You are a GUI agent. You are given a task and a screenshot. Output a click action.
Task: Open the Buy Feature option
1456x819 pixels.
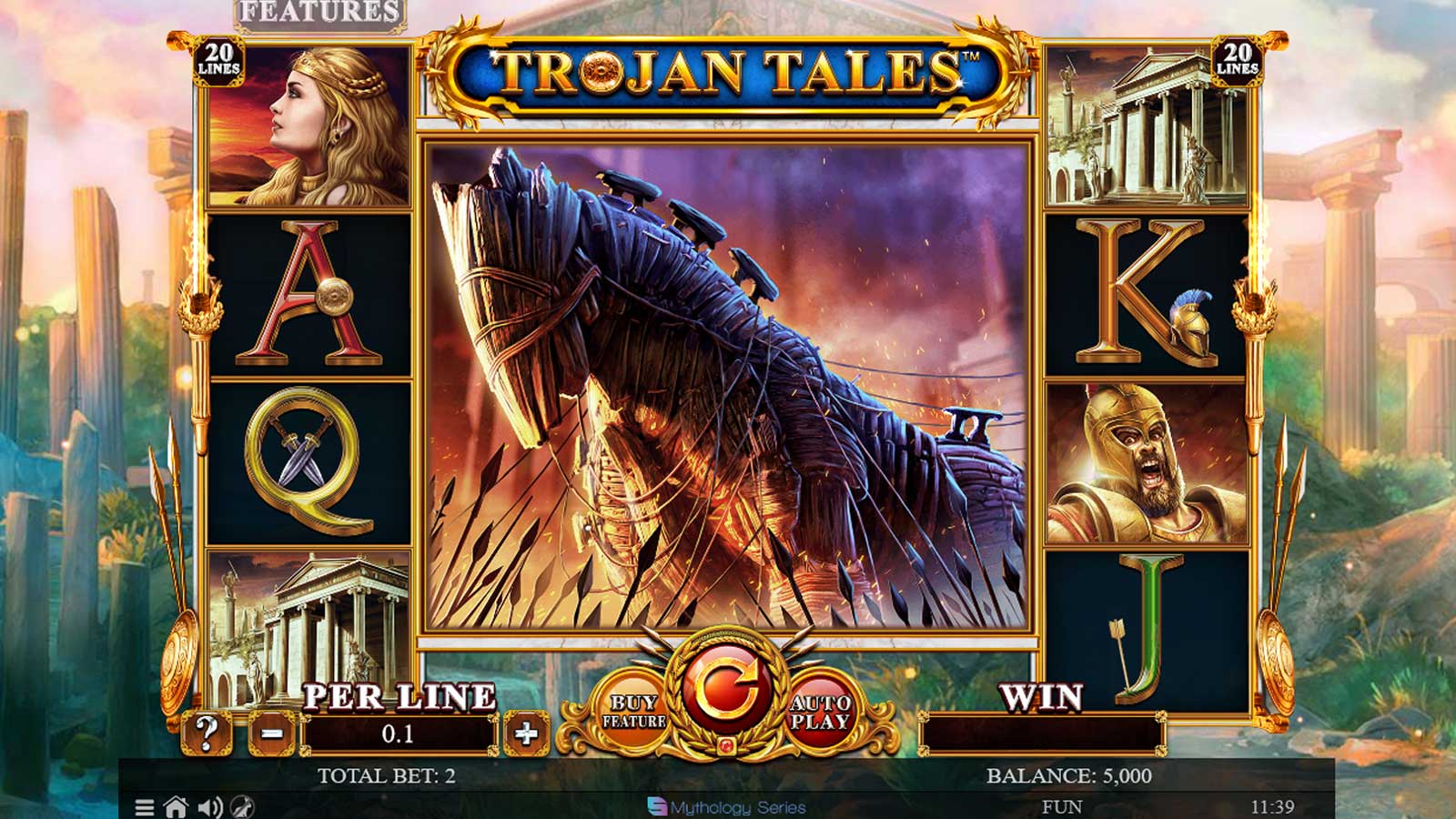(633, 713)
